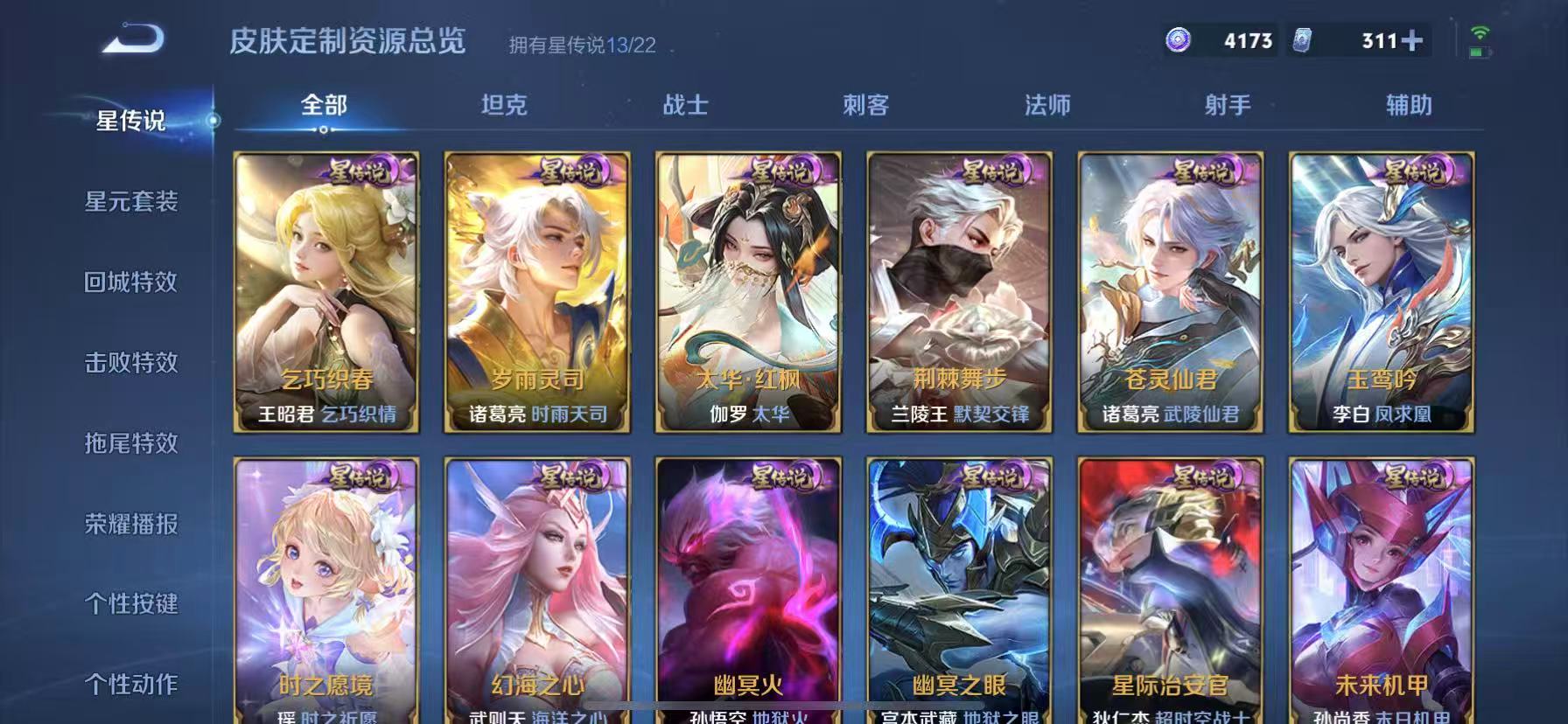Screen dimensions: 1568x724
Task: Click the blue shard currency icon
Action: pyautogui.click(x=1301, y=40)
